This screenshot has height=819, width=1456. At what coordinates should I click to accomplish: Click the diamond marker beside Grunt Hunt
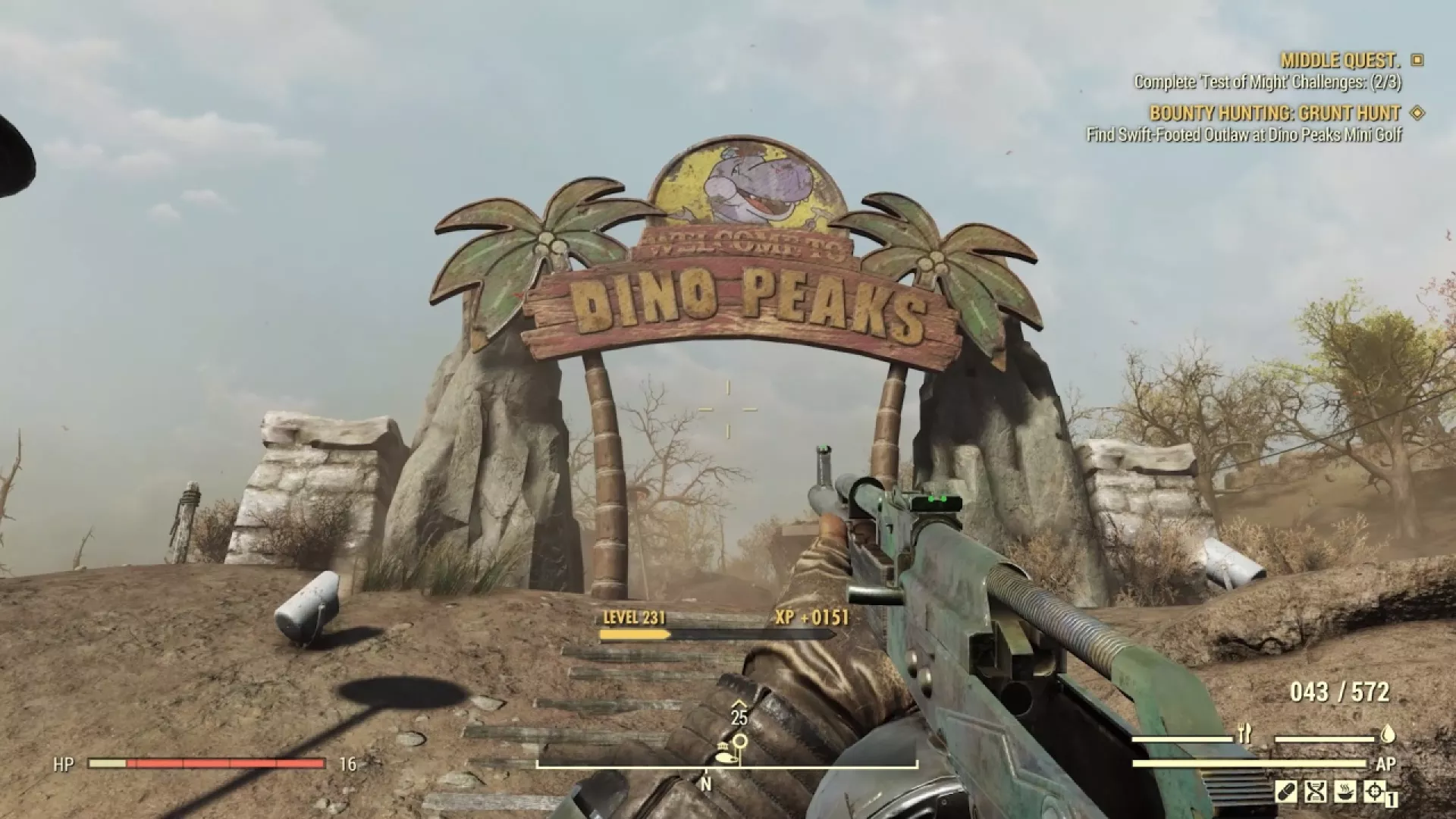tap(1416, 113)
